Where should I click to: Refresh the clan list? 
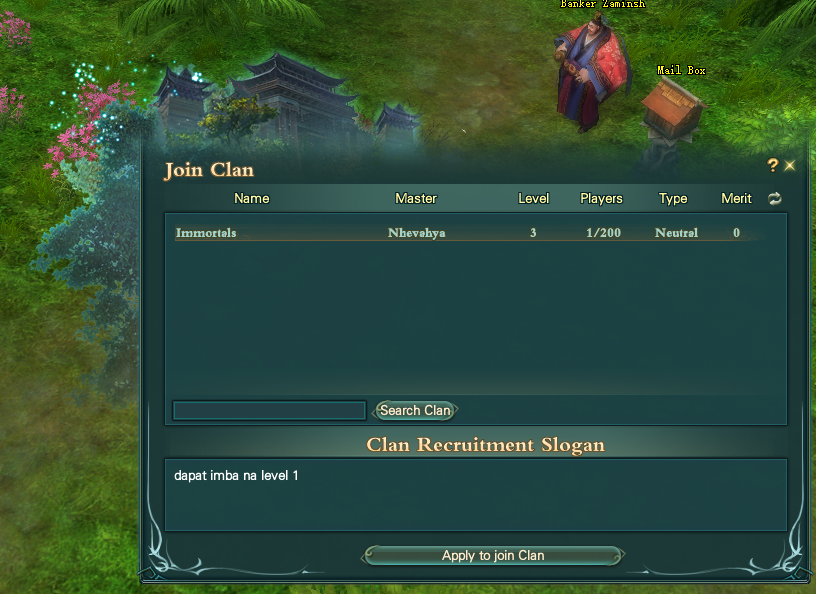[x=774, y=199]
